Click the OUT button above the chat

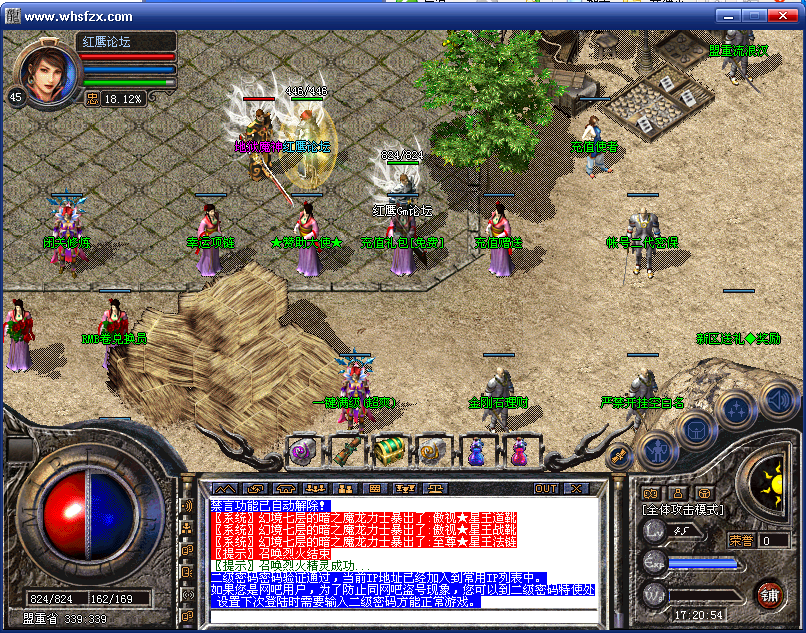(x=545, y=489)
